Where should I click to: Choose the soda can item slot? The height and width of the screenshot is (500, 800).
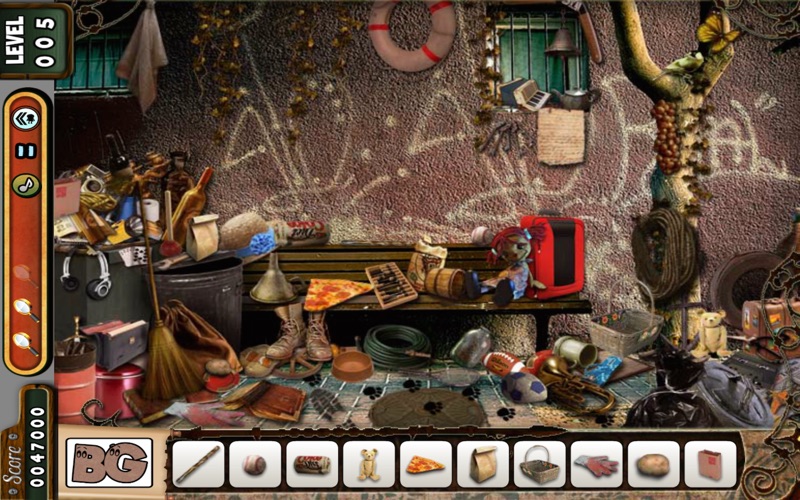click(312, 464)
